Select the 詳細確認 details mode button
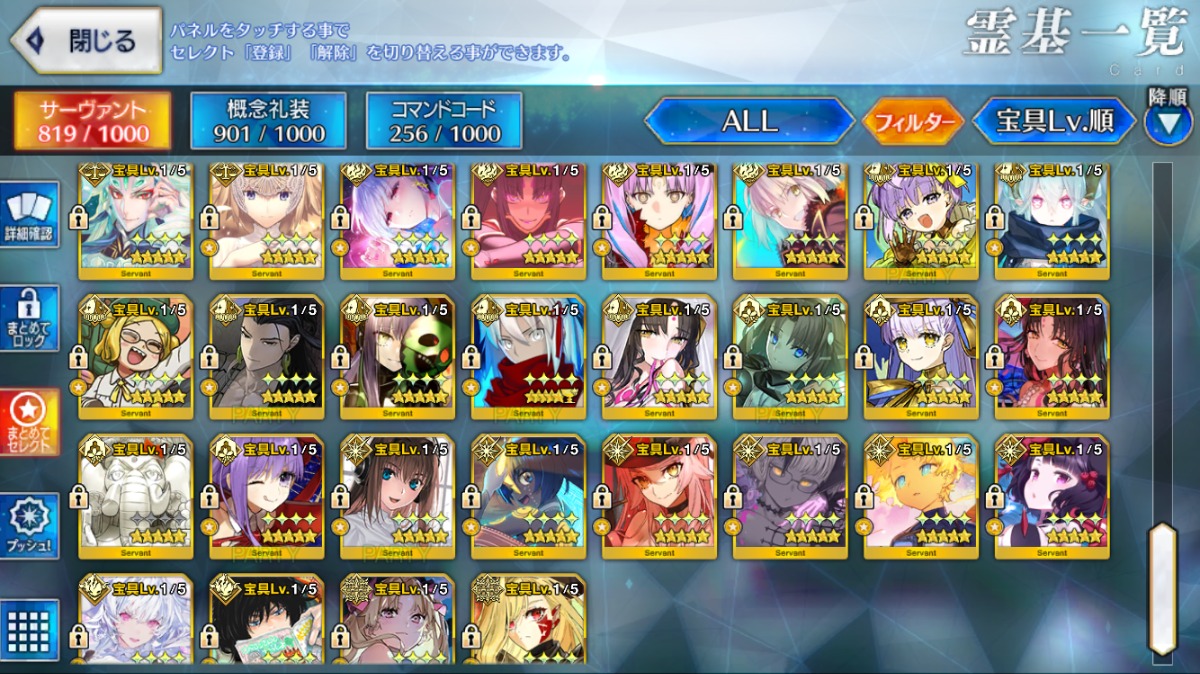 [30, 213]
